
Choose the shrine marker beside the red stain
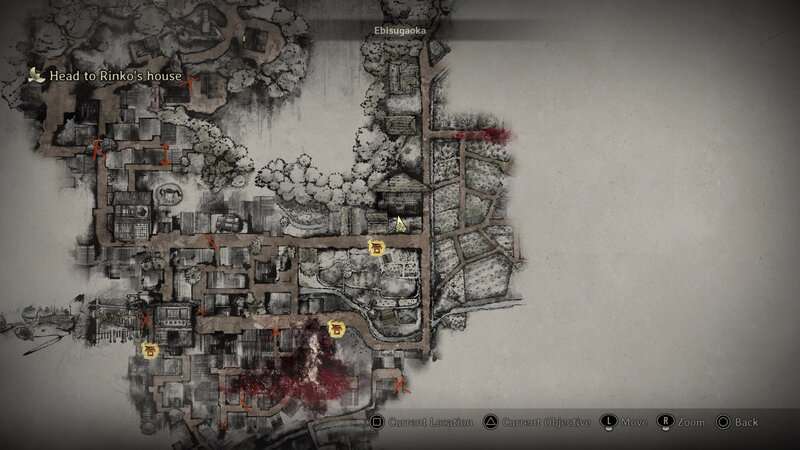(x=337, y=327)
